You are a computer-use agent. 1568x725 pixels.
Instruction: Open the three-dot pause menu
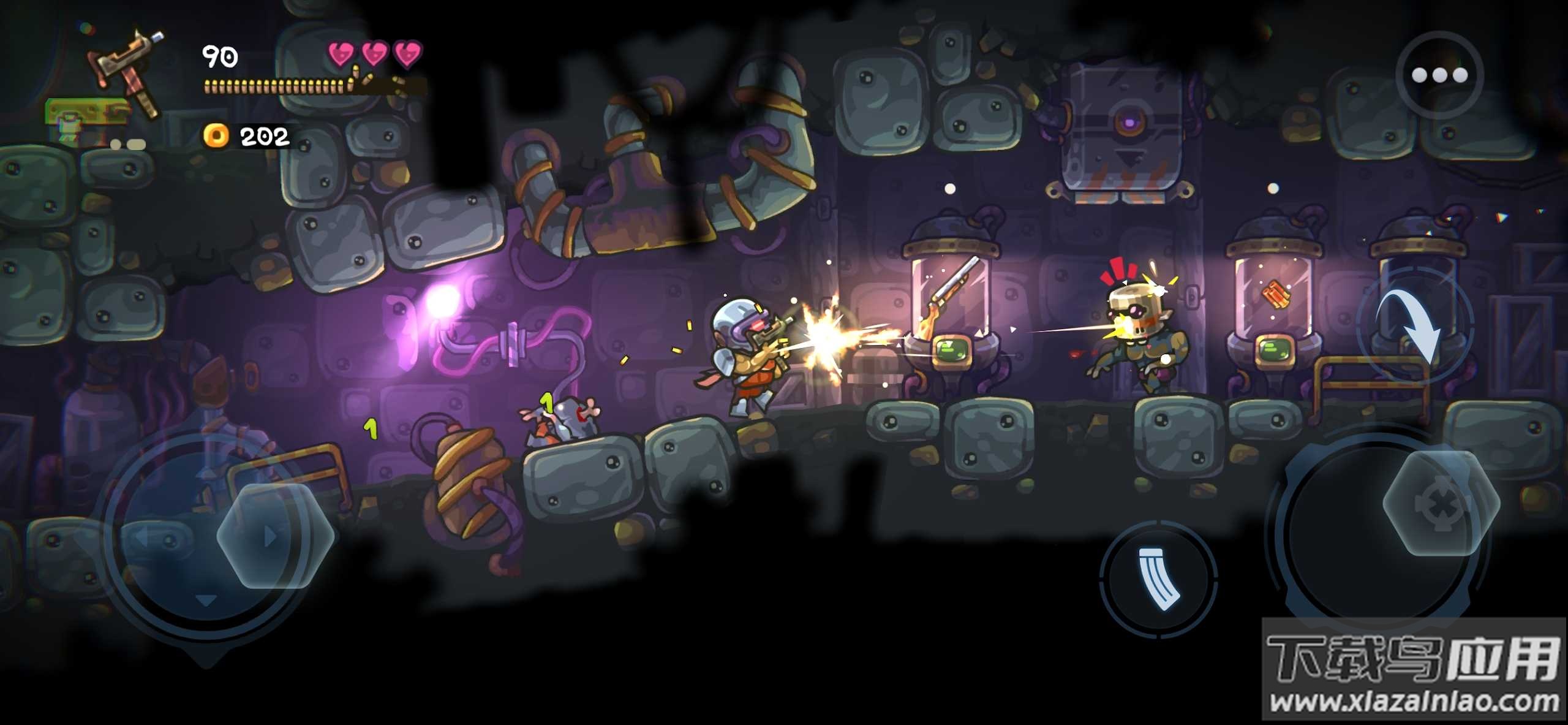pos(1439,75)
